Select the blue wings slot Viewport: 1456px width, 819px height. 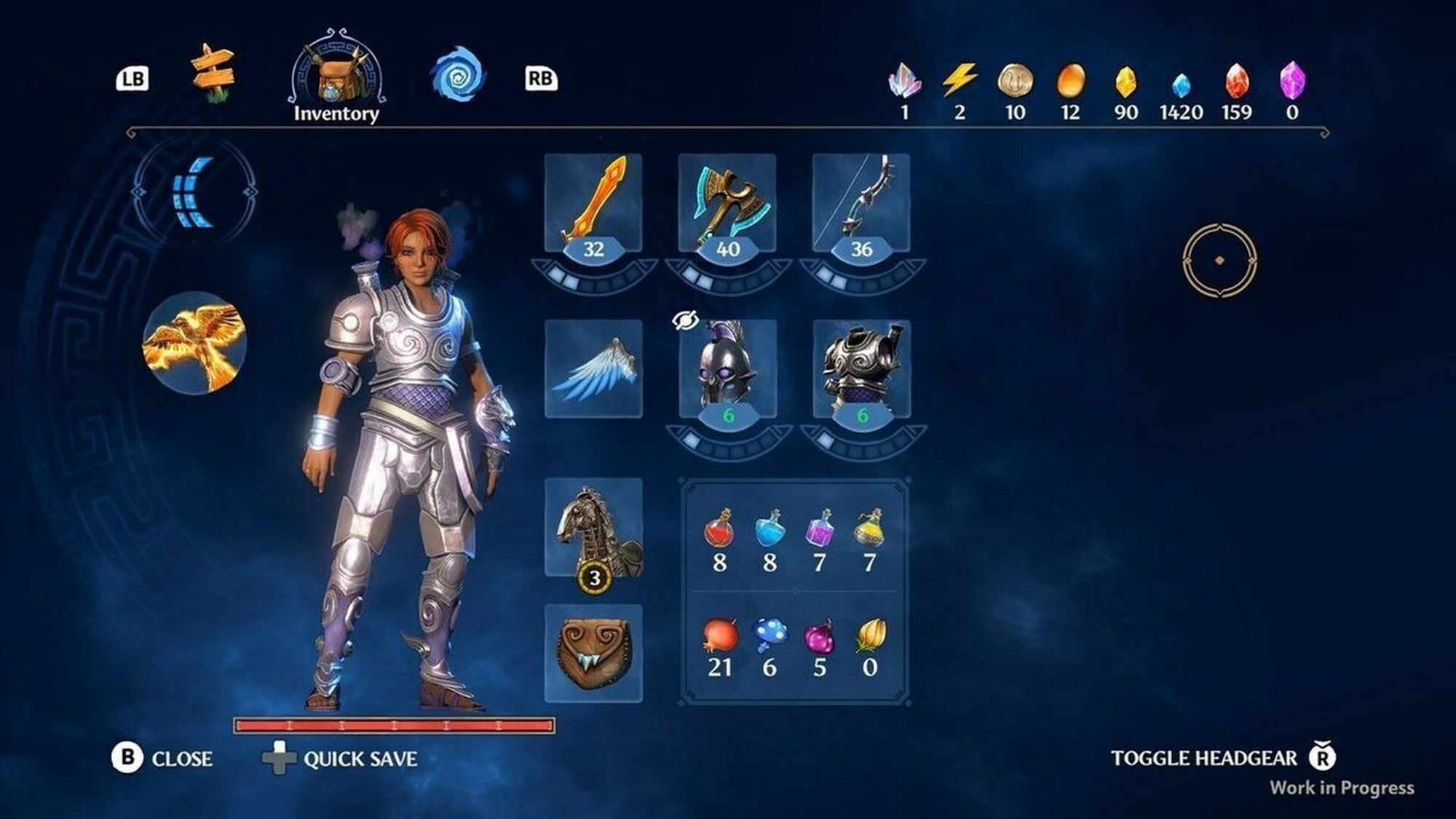coord(593,368)
